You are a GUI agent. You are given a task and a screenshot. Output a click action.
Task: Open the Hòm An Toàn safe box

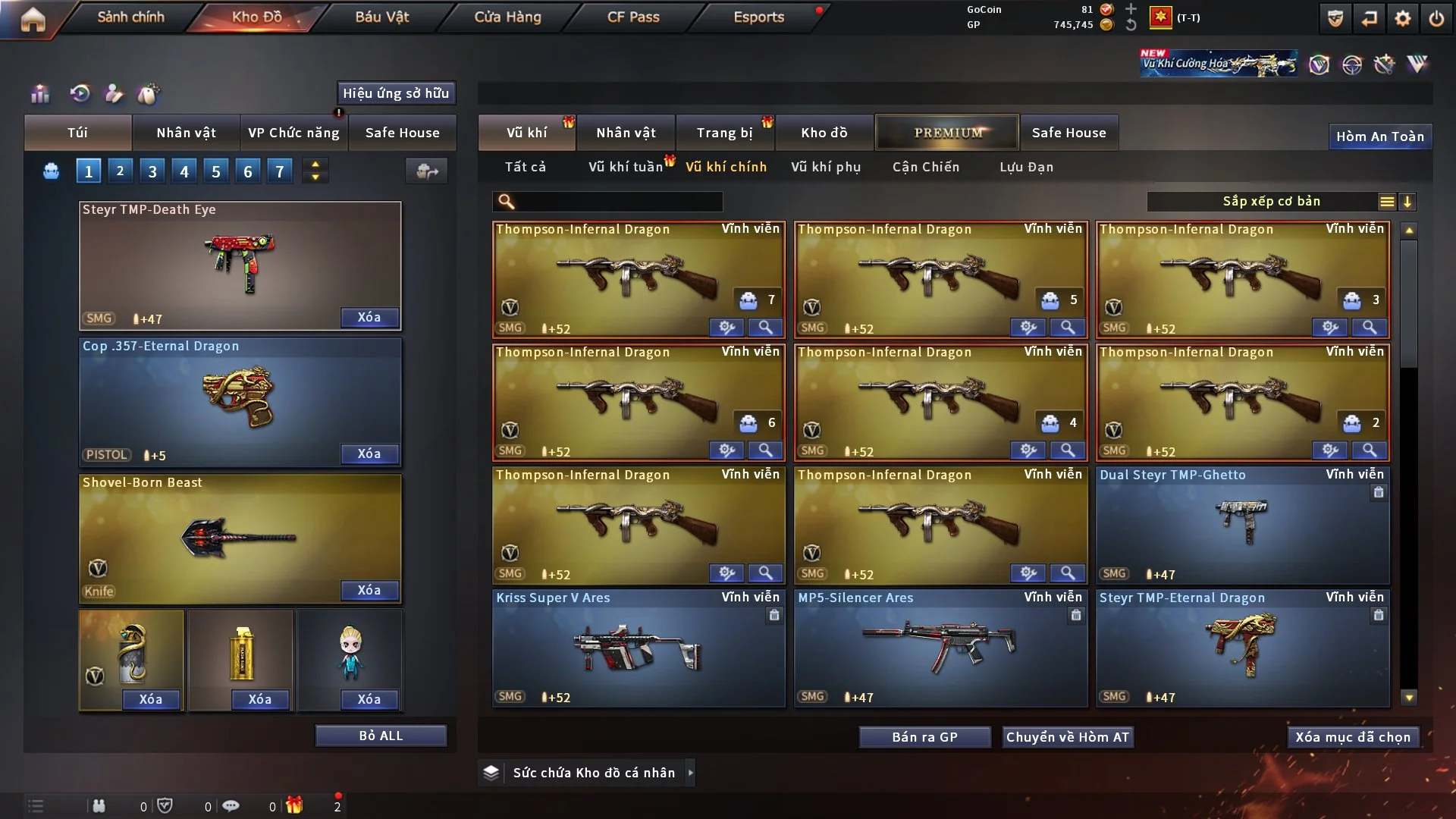click(x=1379, y=136)
